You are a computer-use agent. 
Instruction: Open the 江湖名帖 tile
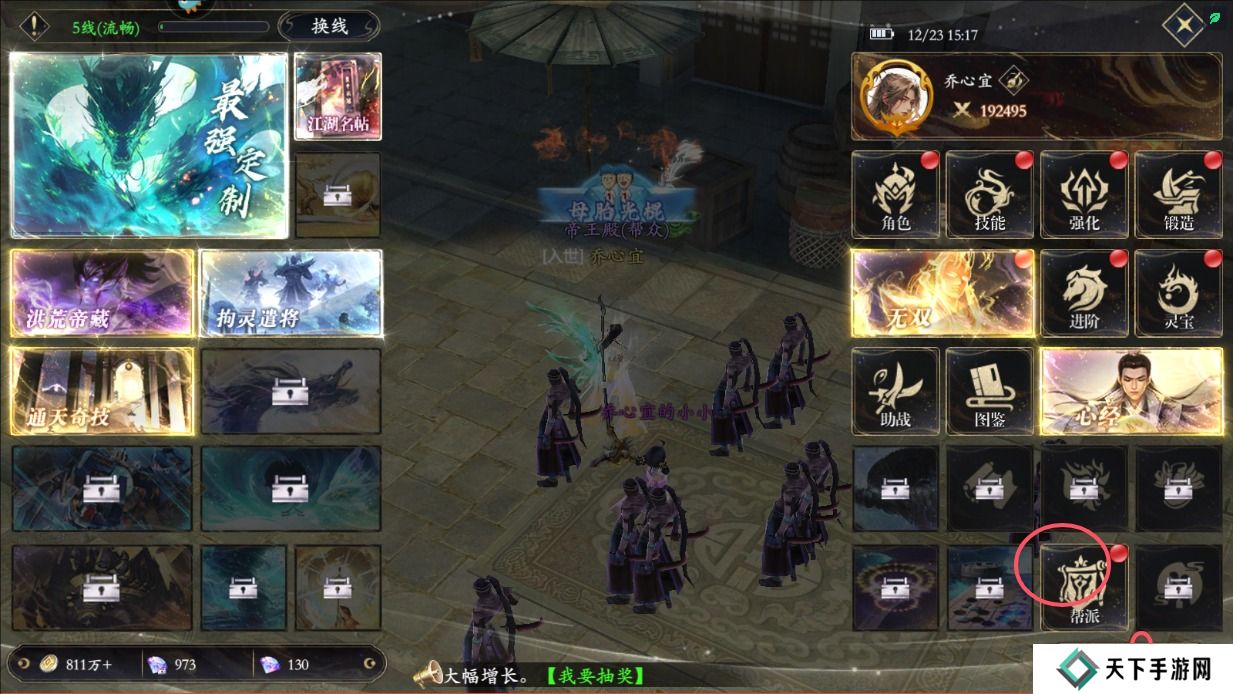point(338,96)
